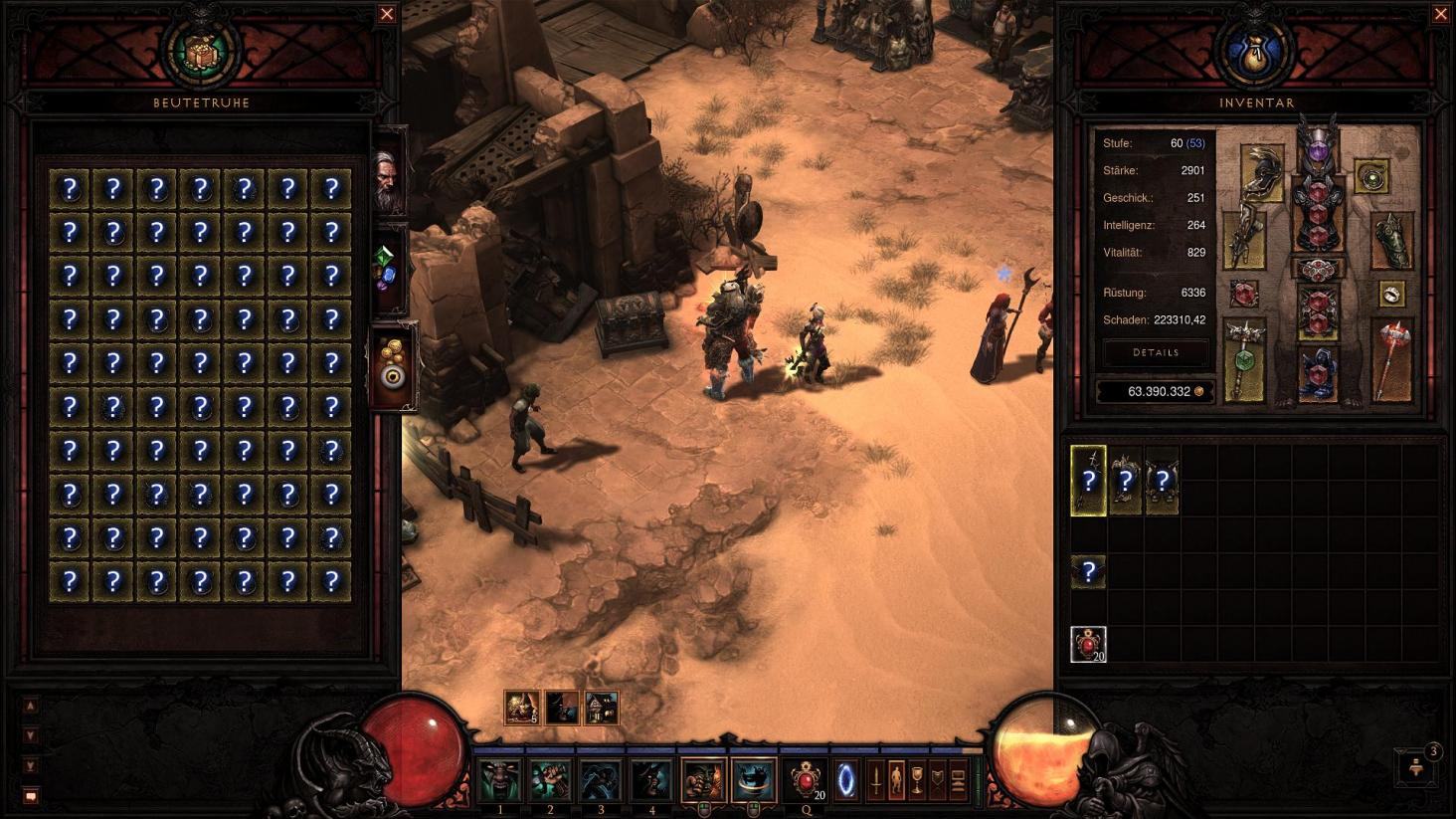Toggle the inventory with the character figure button
This screenshot has width=1456, height=819.
pos(896,780)
